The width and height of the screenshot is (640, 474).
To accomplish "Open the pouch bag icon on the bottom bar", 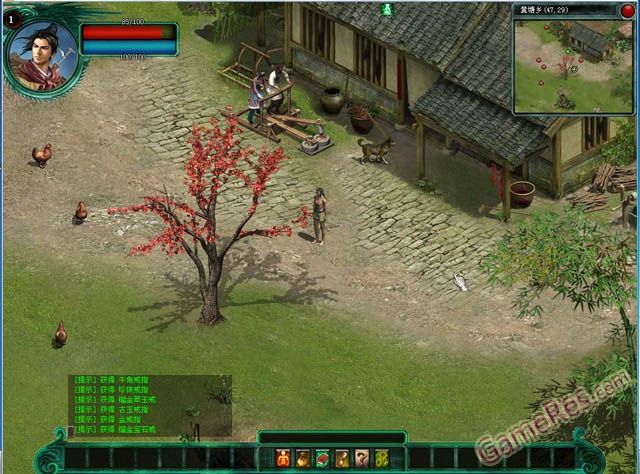I will pos(303,458).
